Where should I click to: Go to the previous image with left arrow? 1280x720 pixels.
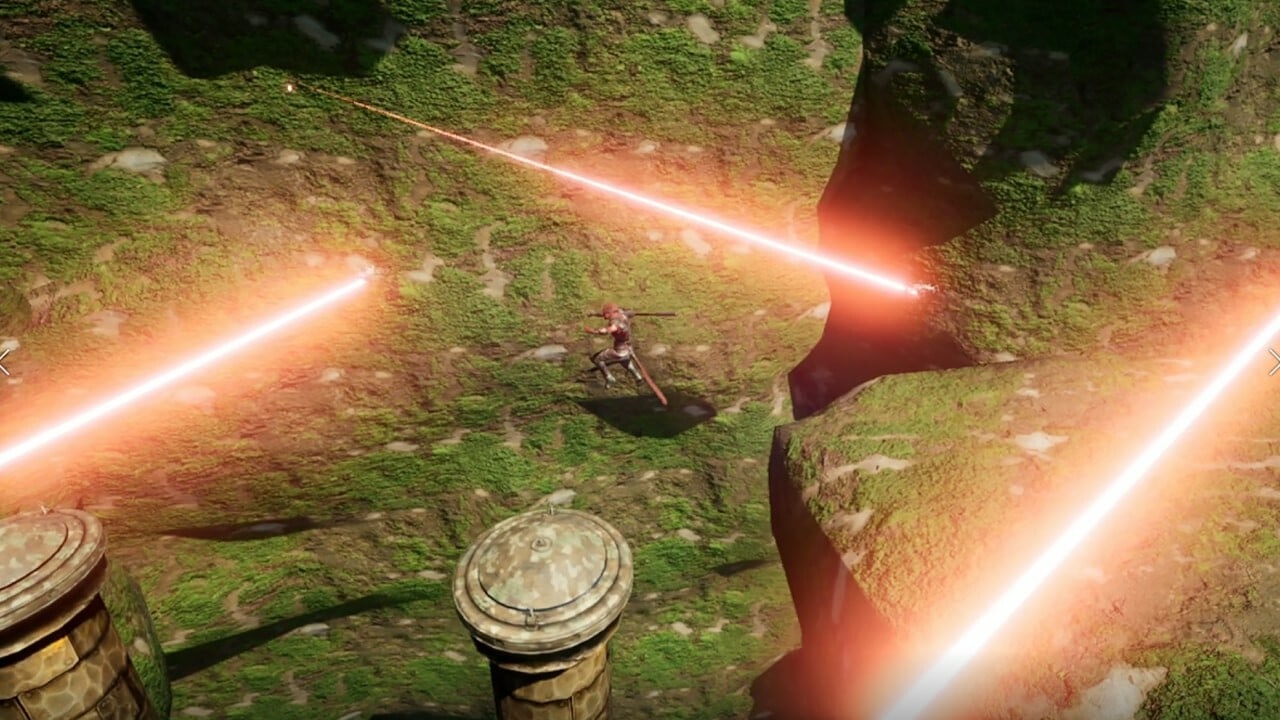5,361
